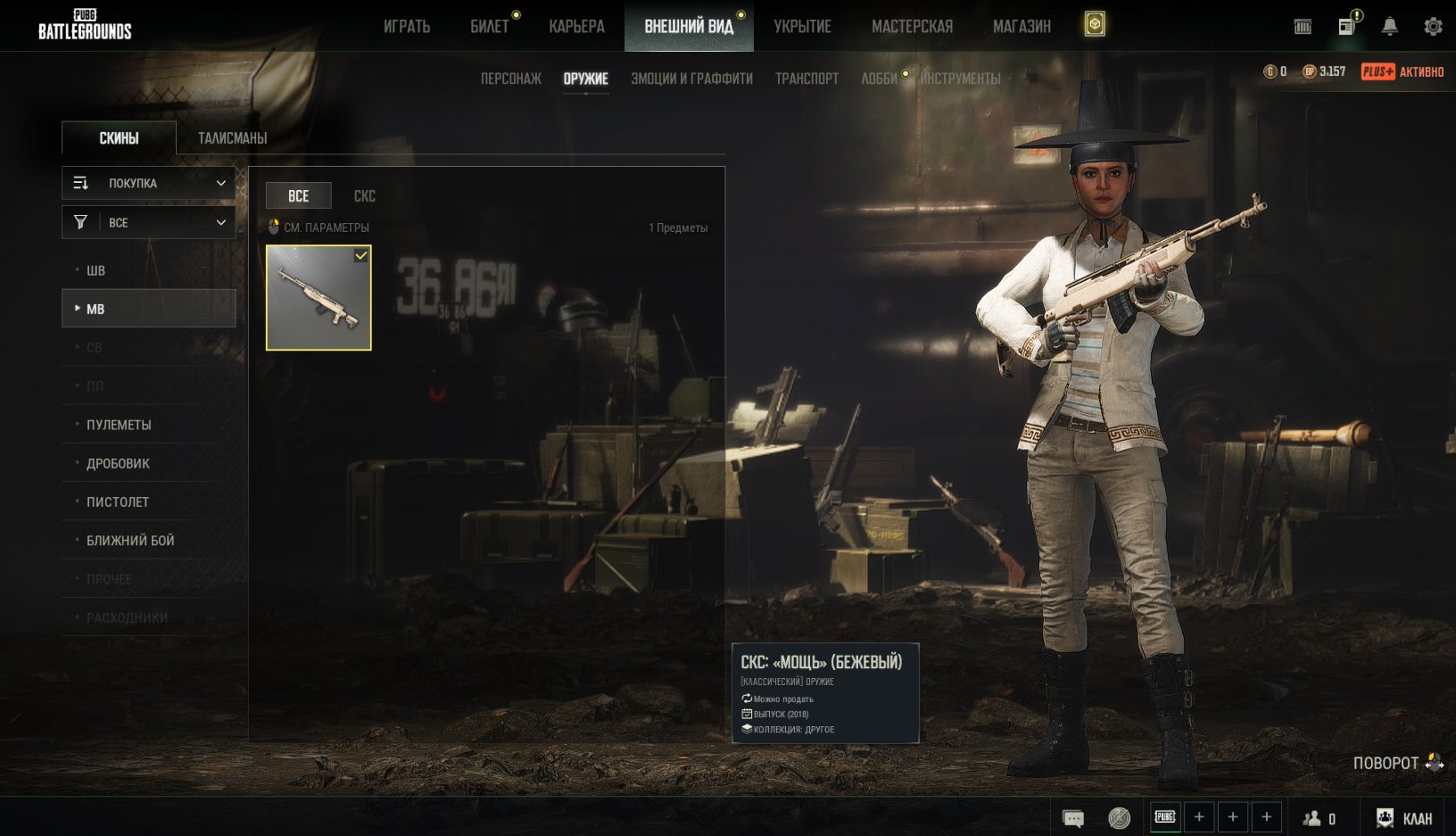Select the ПЕРСОНАЖ sub-tab
Viewport: 1456px width, 836px height.
[x=511, y=79]
